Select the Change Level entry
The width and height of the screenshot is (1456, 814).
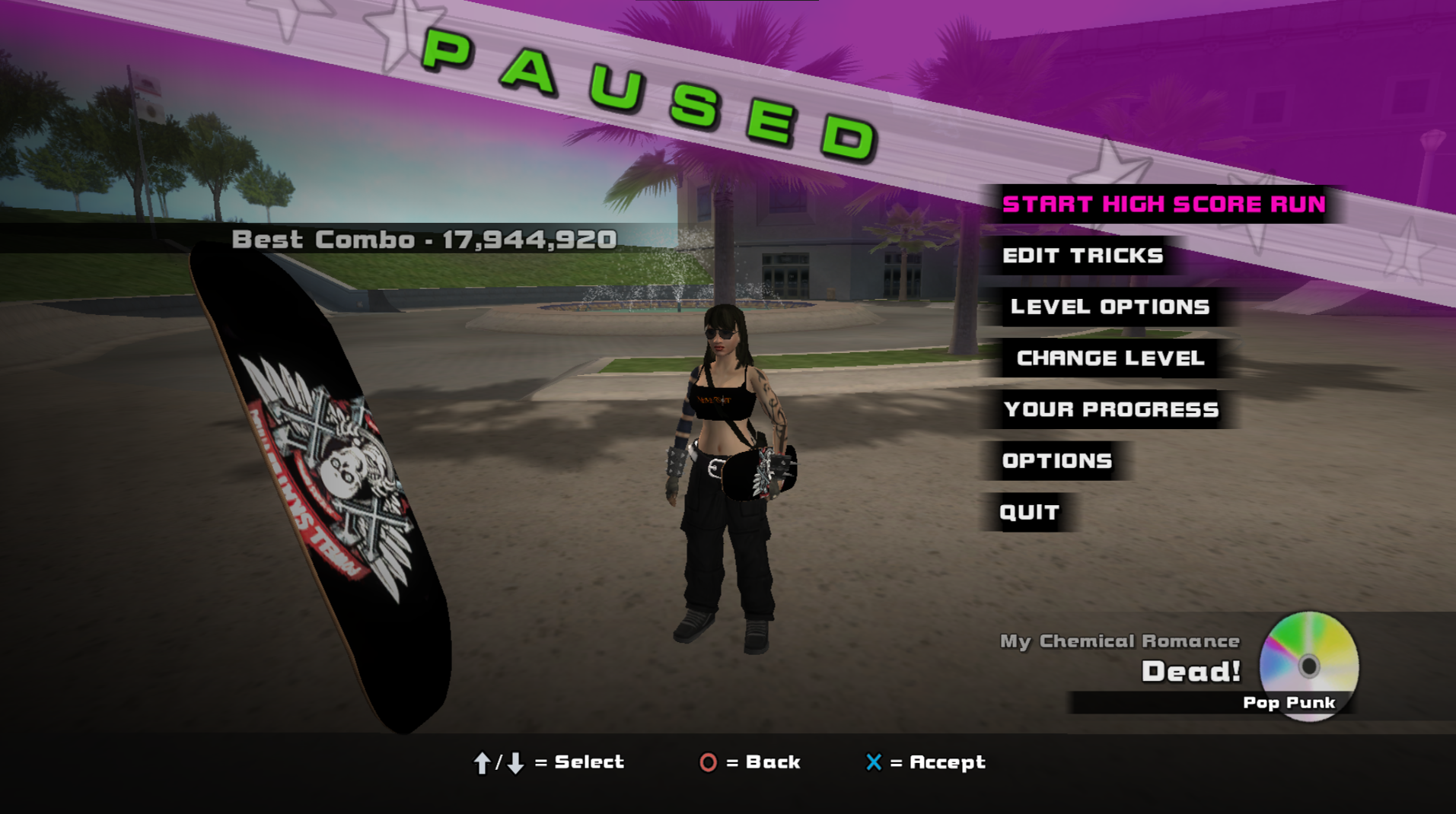tap(1110, 358)
